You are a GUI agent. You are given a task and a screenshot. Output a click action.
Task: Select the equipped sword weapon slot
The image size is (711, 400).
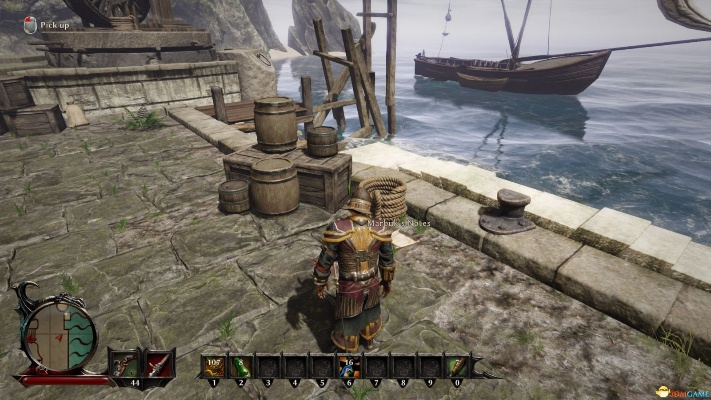click(158, 363)
